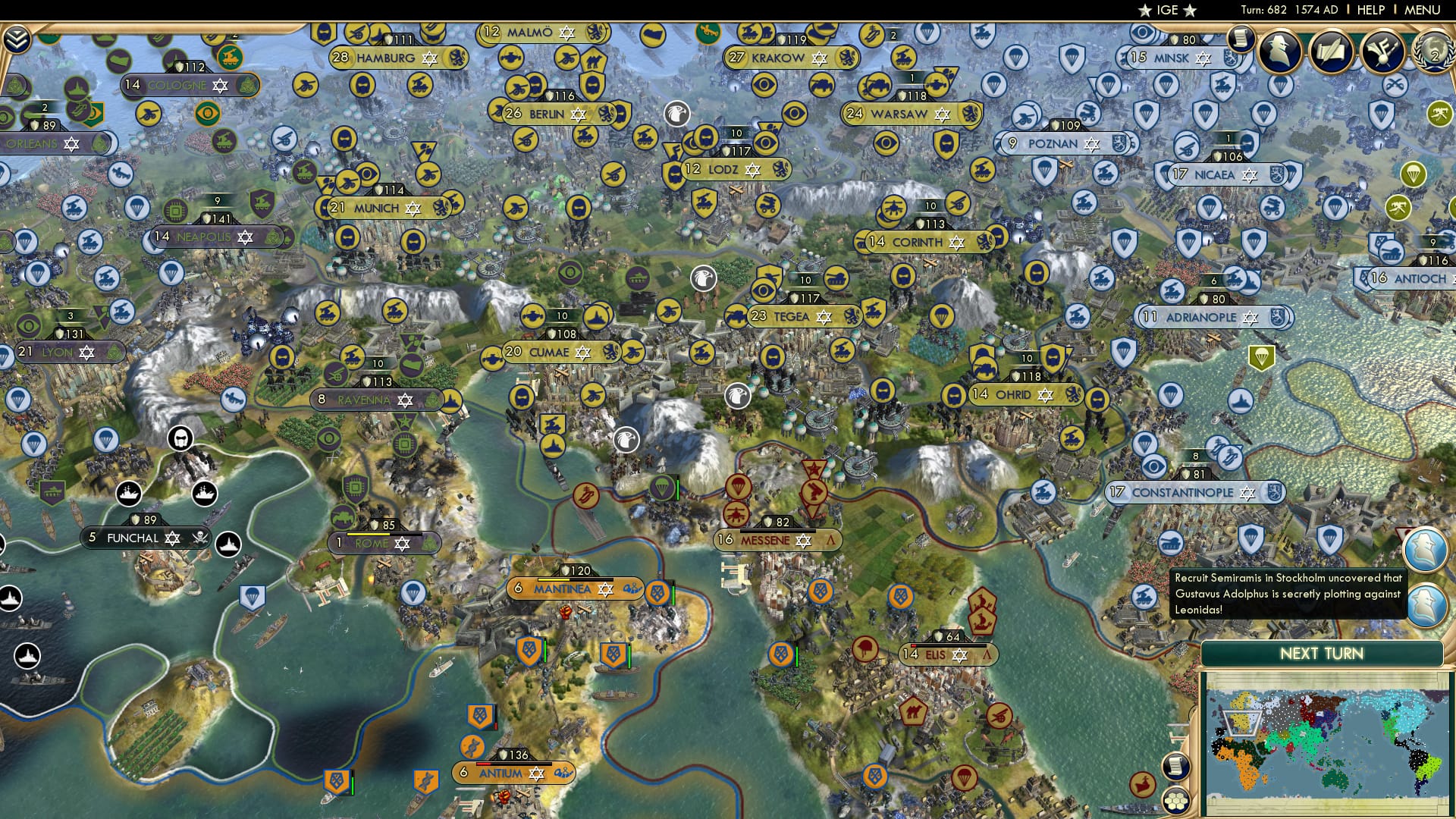This screenshot has height=819, width=1456.
Task: Toggle the minimap strategic view frame icon
Action: pos(1176,802)
